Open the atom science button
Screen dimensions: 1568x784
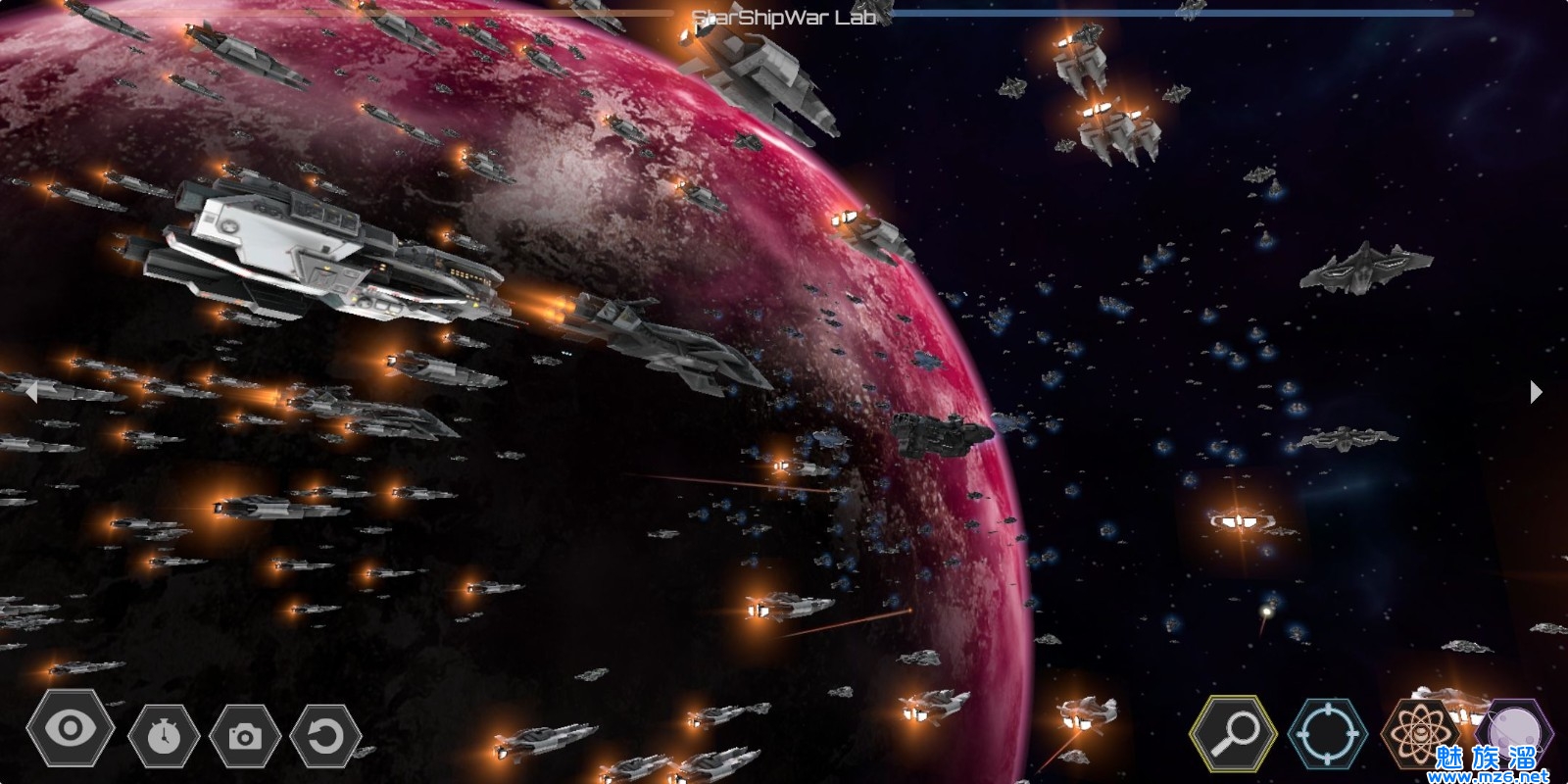coord(1418,733)
